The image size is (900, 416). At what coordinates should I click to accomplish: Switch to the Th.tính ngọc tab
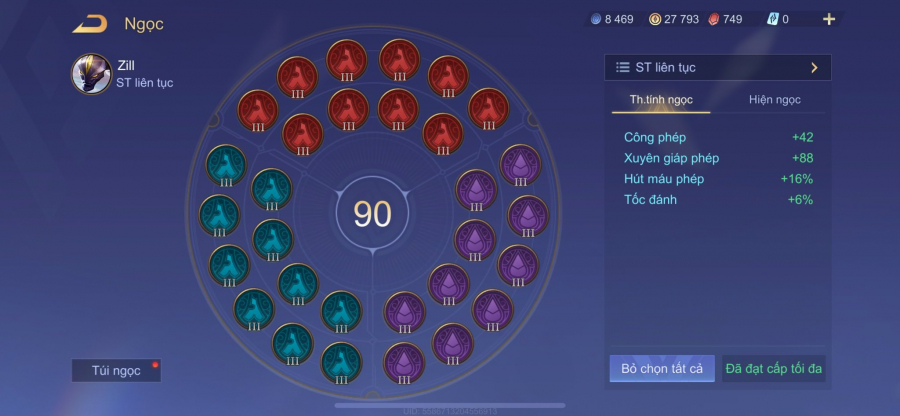(661, 100)
